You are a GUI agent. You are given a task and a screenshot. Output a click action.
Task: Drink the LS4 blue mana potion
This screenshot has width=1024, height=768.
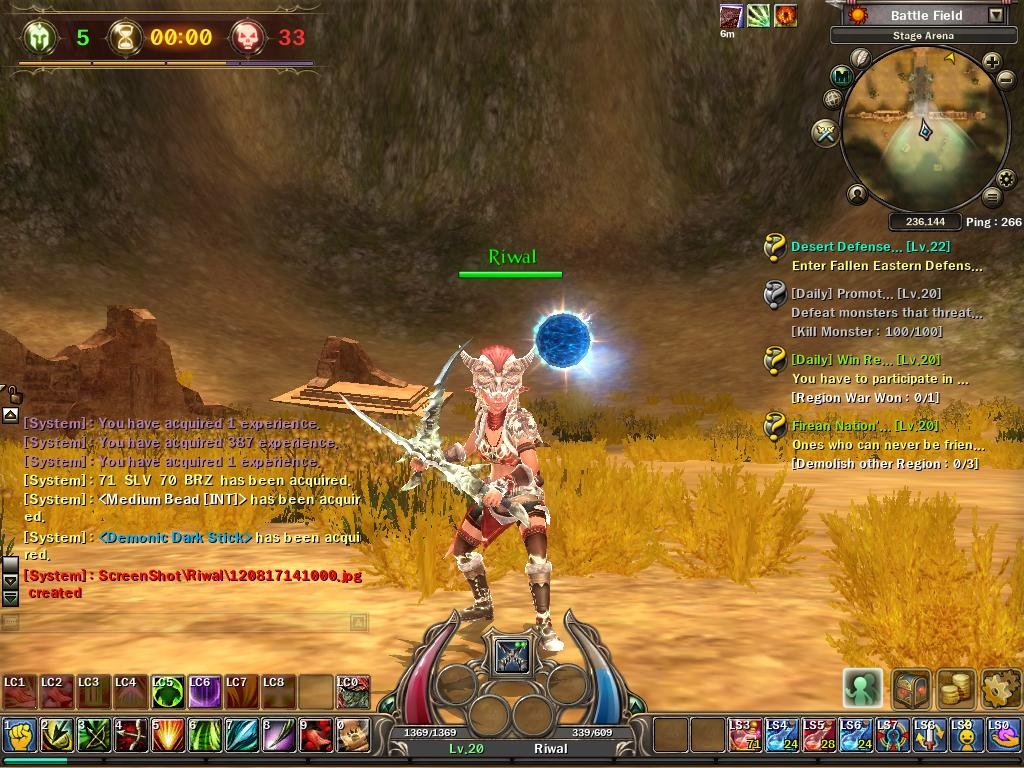pos(781,735)
